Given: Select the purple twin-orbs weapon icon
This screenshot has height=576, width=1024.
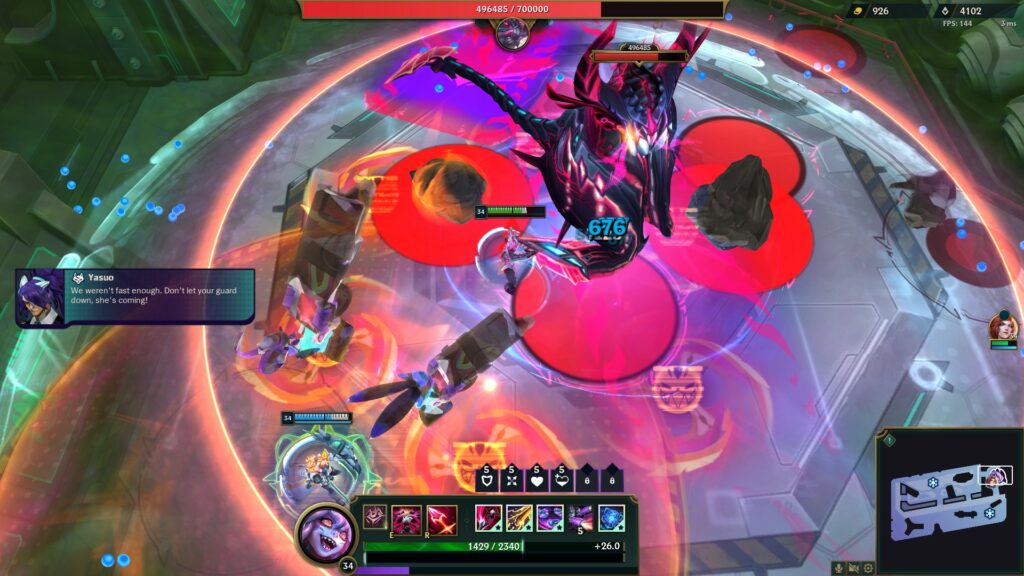Looking at the screenshot, I should [x=550, y=518].
